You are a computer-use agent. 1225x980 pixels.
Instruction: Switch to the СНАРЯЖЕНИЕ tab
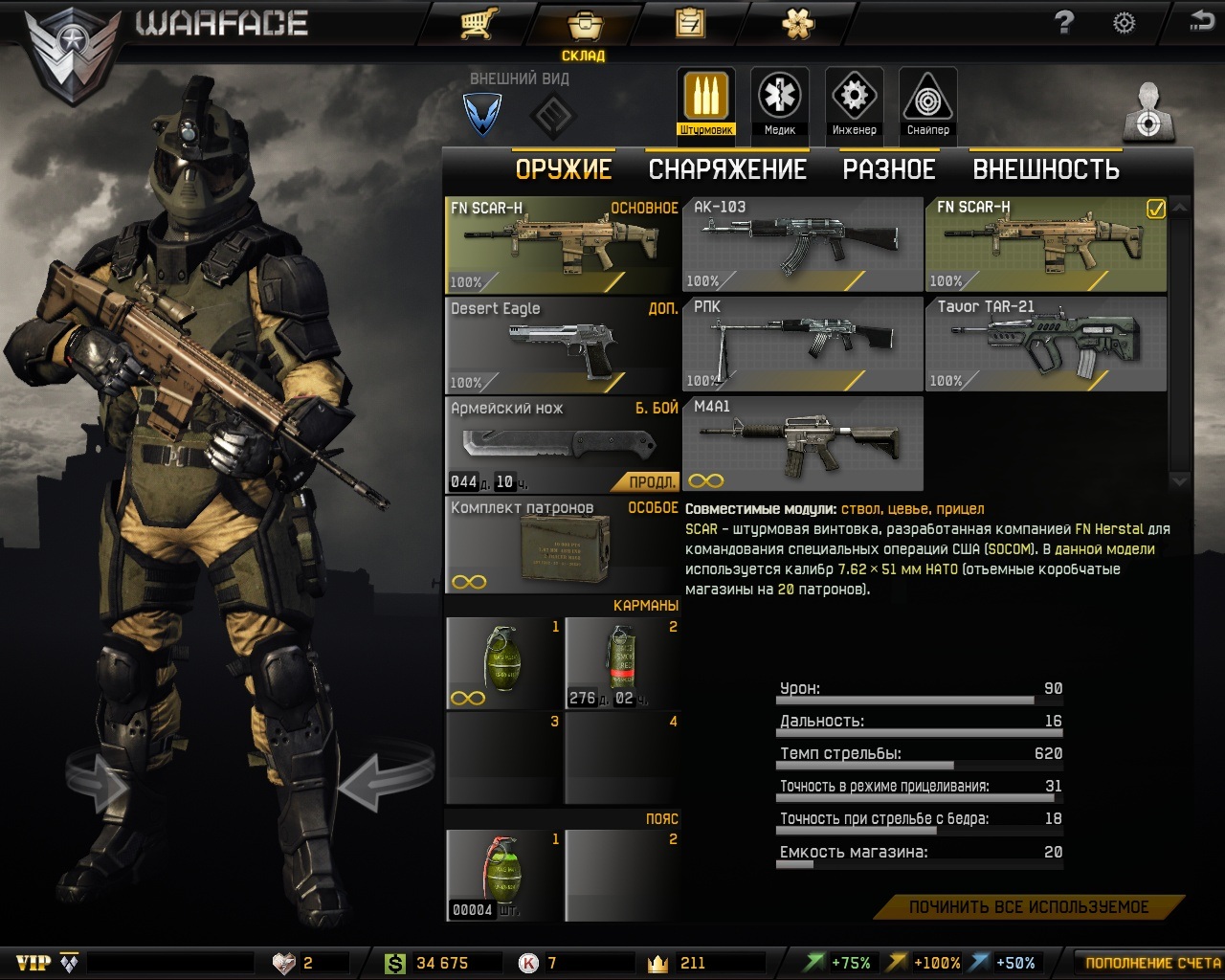click(x=727, y=169)
